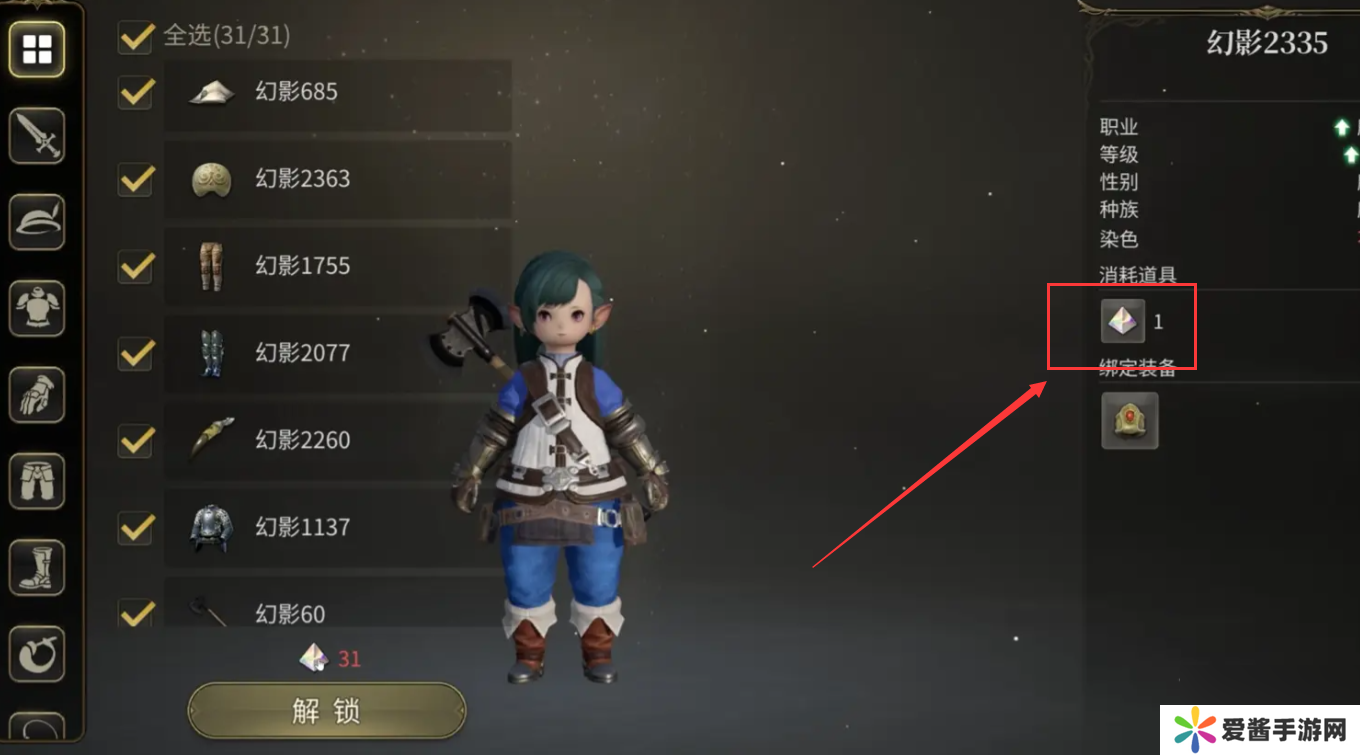This screenshot has height=755, width=1360.
Task: Switch to the all-items grid tab
Action: click(37, 49)
